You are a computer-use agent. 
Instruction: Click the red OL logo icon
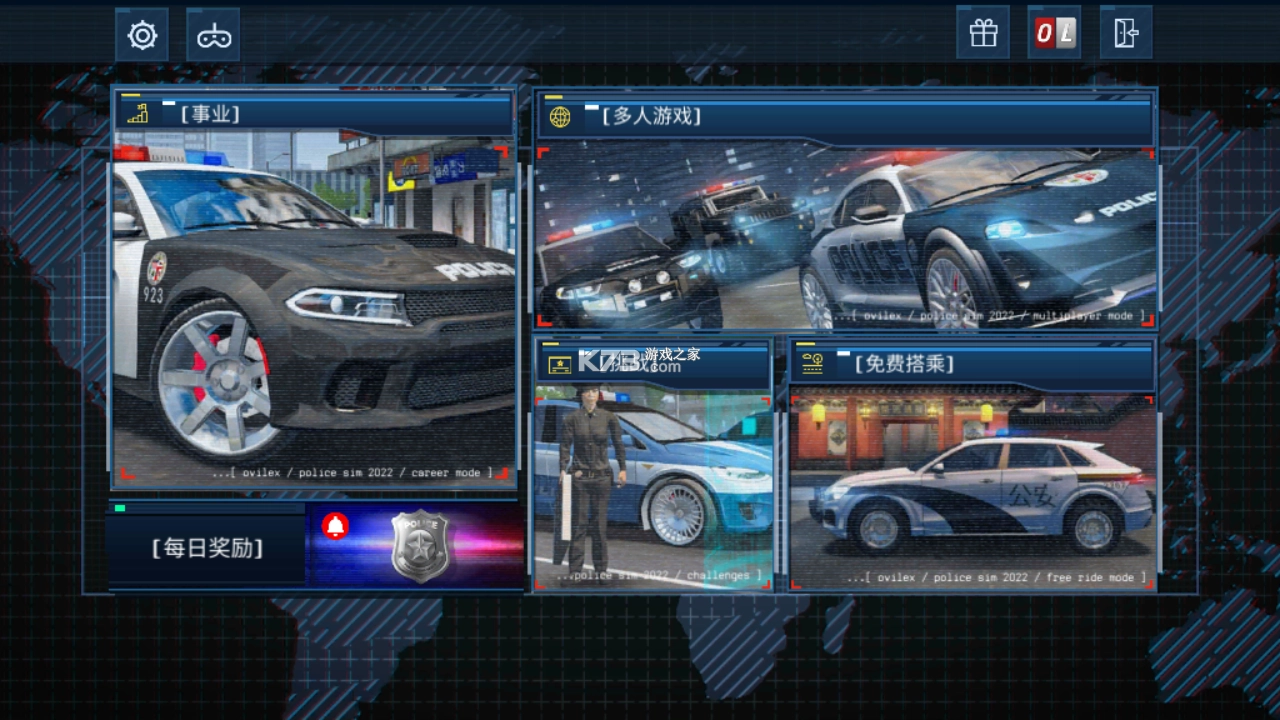[x=1054, y=33]
